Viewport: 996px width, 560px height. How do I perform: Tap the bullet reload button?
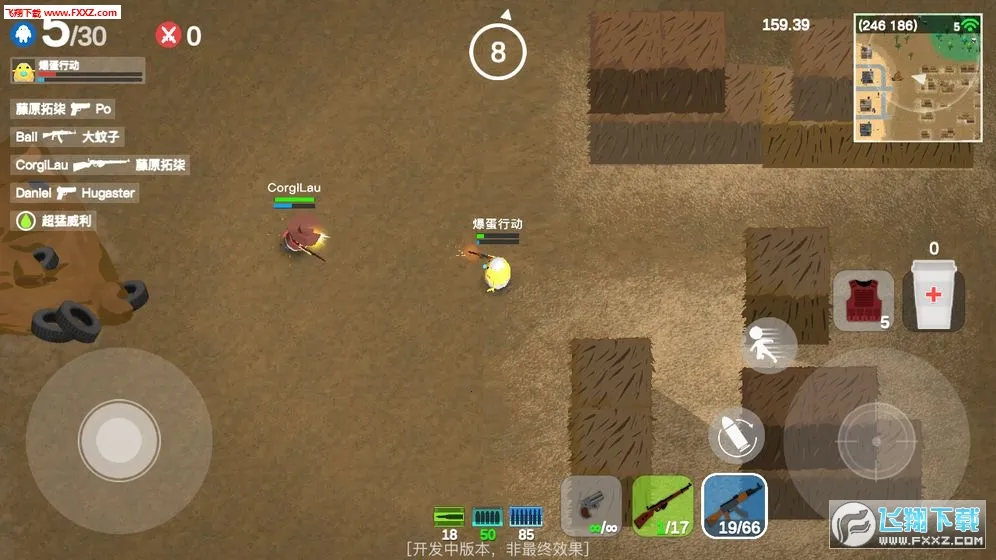click(x=736, y=435)
